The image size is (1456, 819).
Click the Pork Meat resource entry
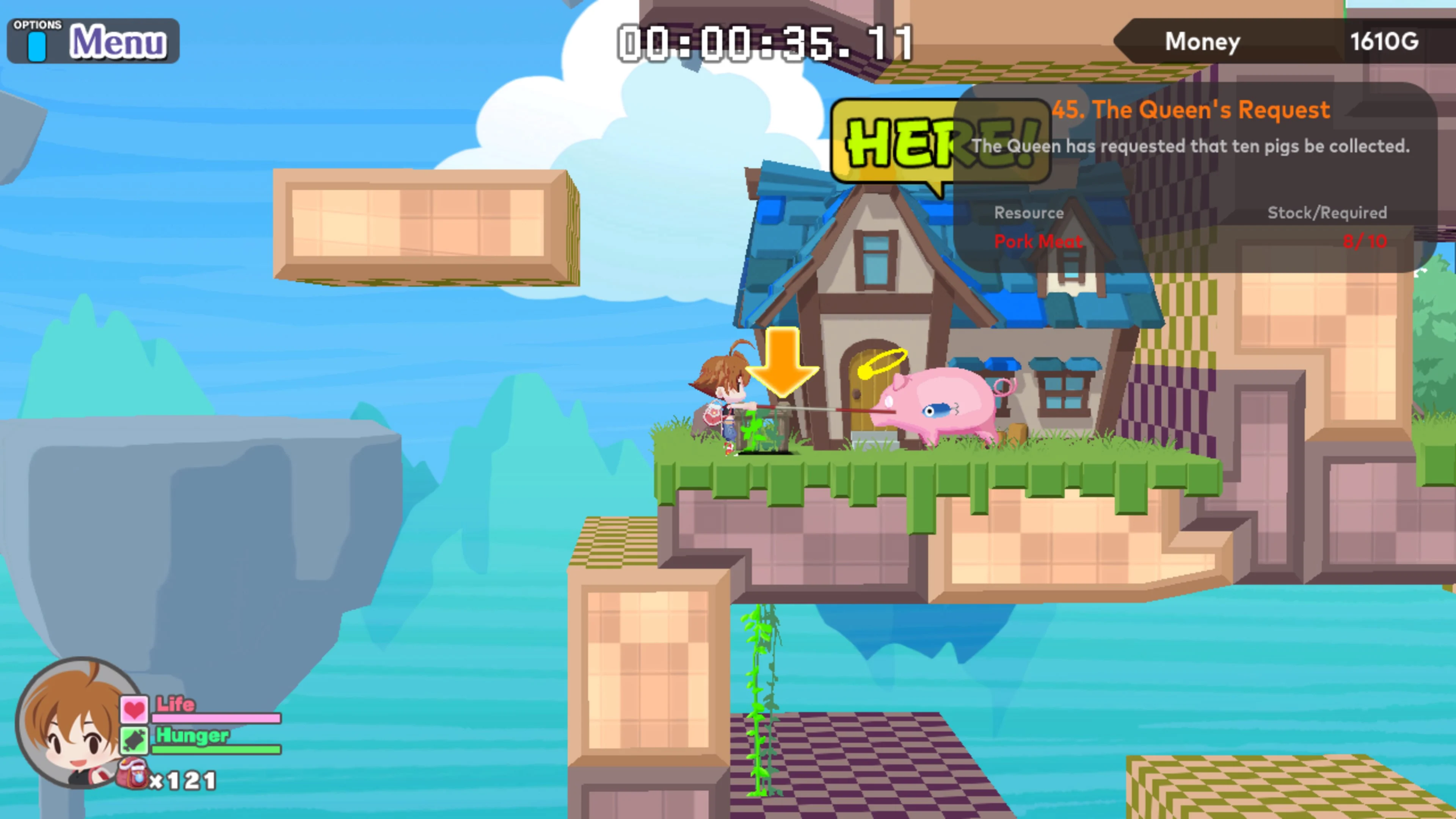point(1038,242)
